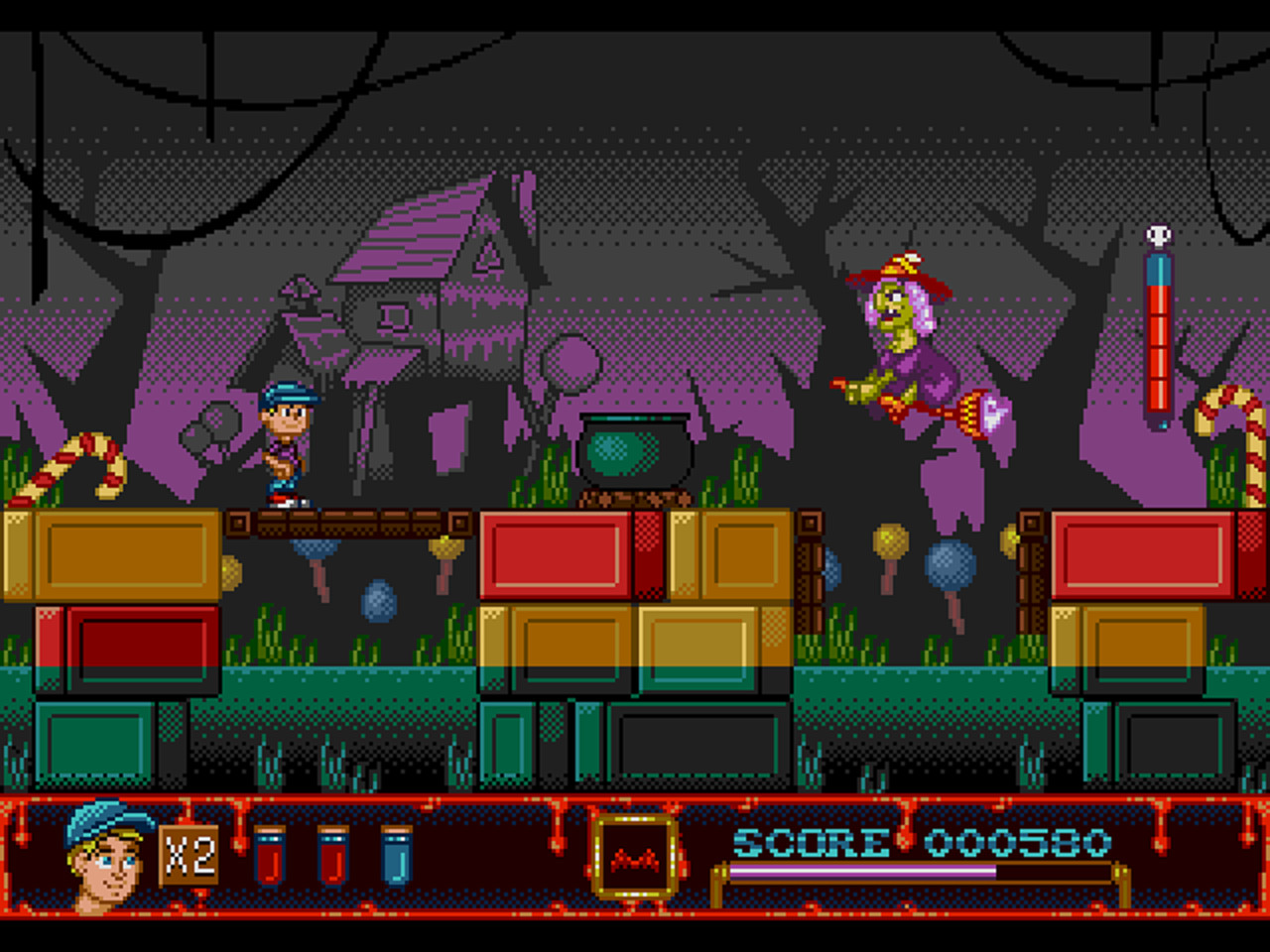Screen dimensions: 1270x952
Task: Click the skull atop the boss health meter
Action: pos(1157,233)
